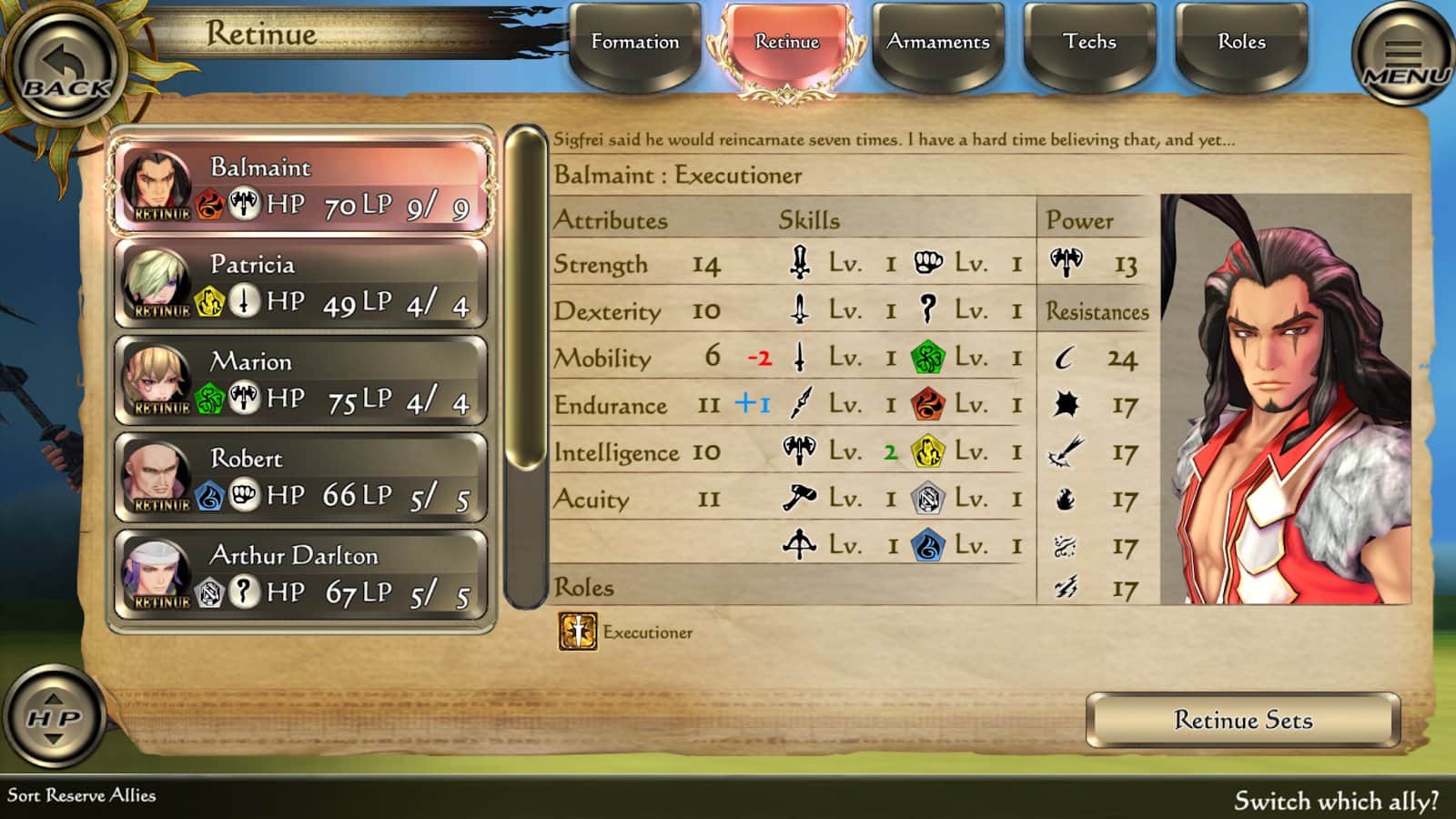The image size is (1456, 819).
Task: Select Balmaint in the retinue list
Action: point(301,187)
